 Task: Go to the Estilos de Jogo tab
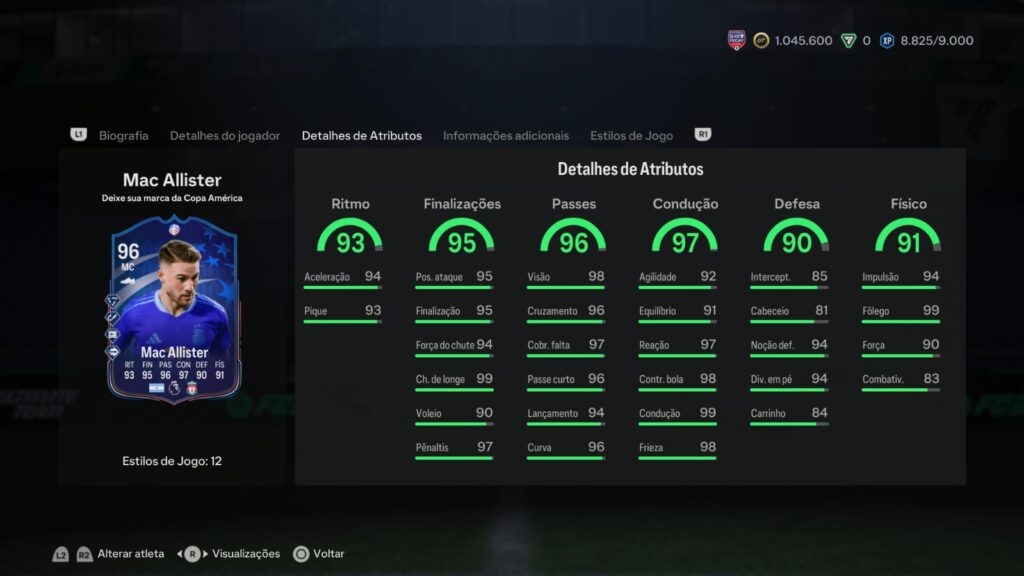(x=631, y=135)
